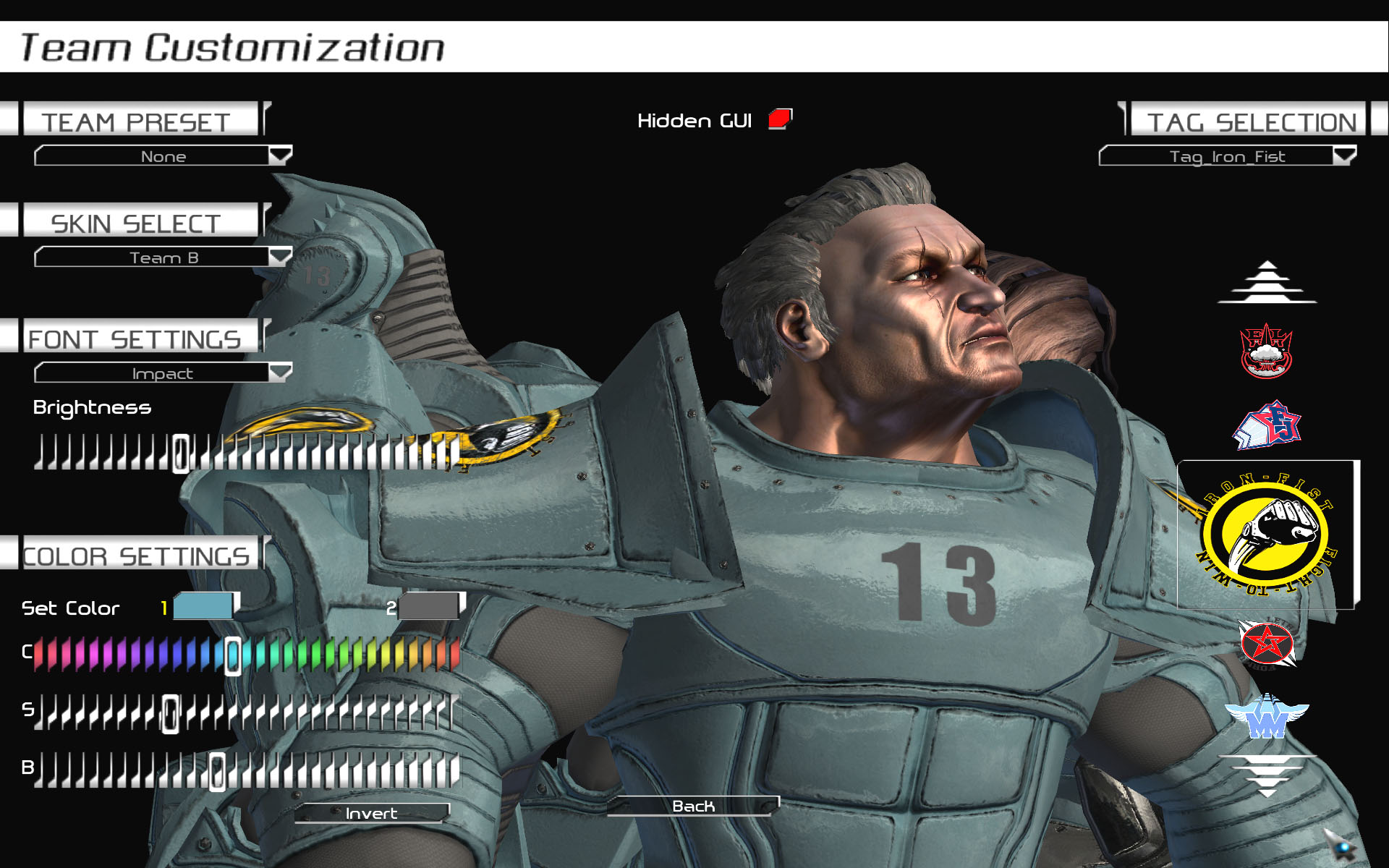Open the Tag_Iron_Fist tag dropdown
This screenshot has height=868, width=1389.
click(1227, 156)
